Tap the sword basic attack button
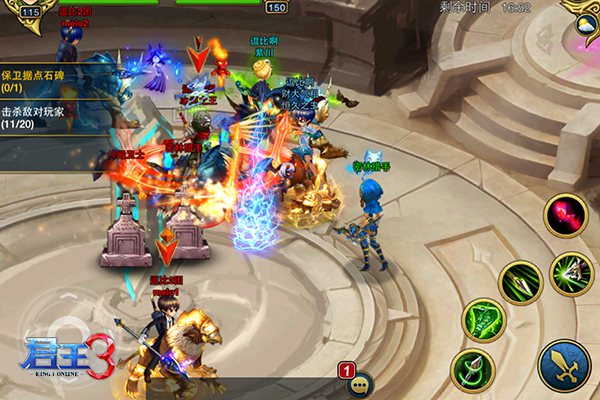The height and width of the screenshot is (400, 600). tap(564, 365)
